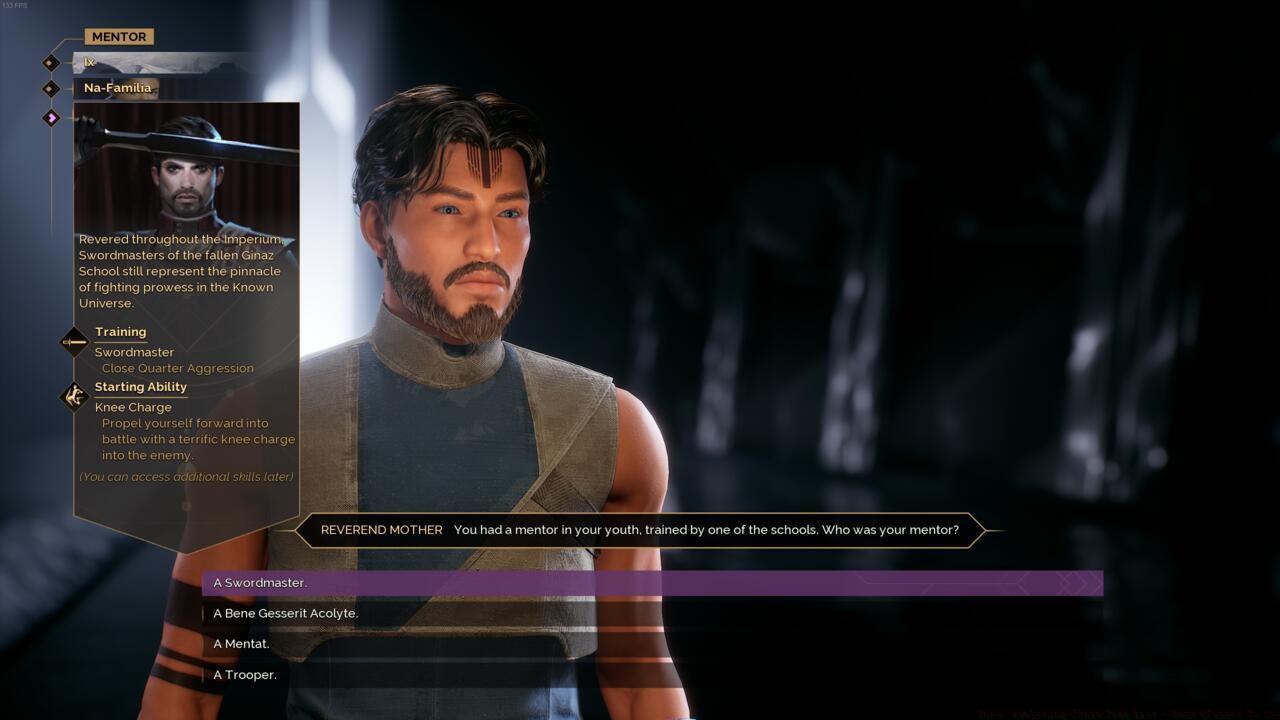Click the MENTOR step header label
This screenshot has height=720, width=1280.
pos(119,37)
